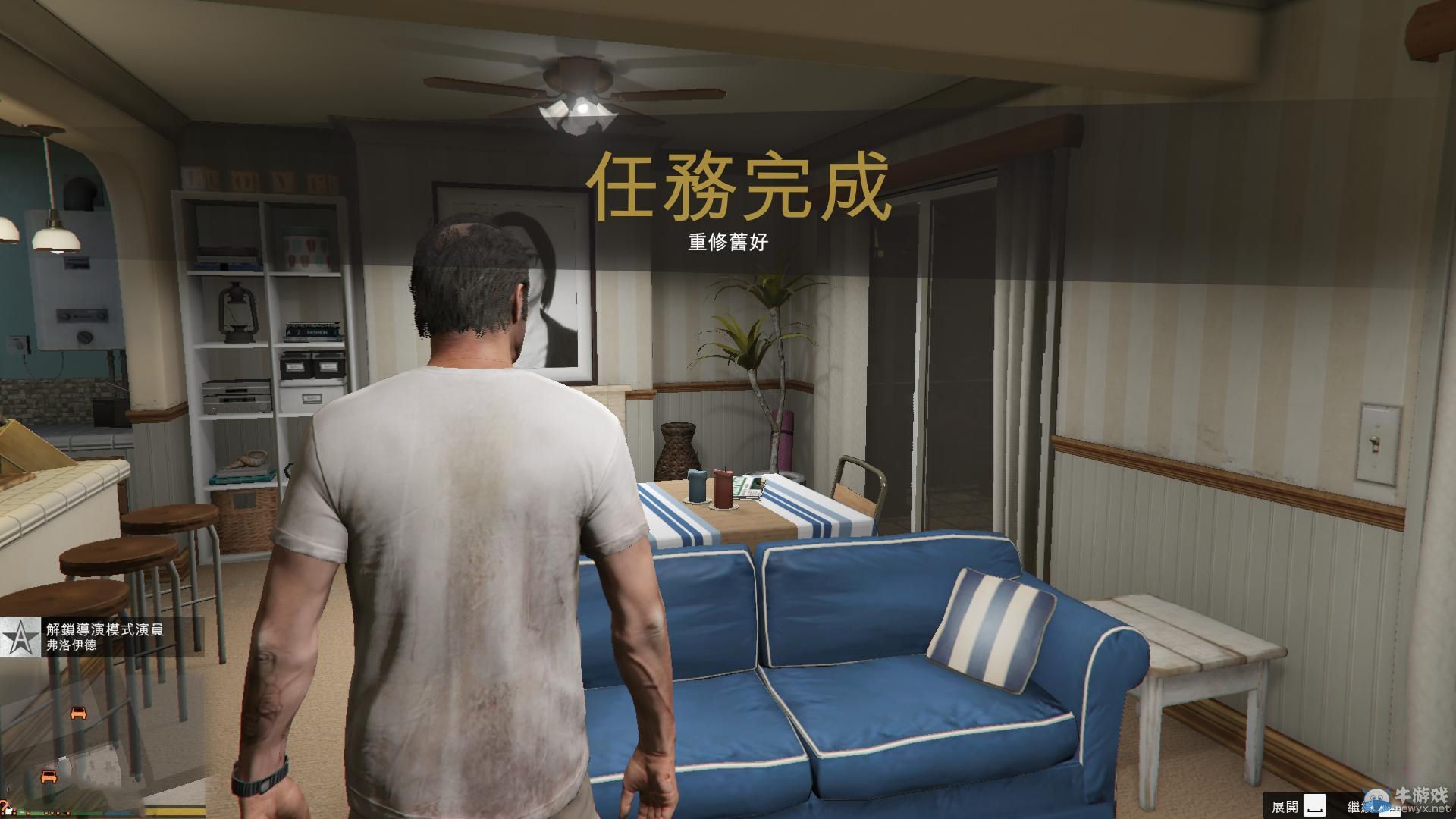Viewport: 1456px width, 819px height.
Task: Select the upper orange car blip on minimap
Action: [79, 713]
